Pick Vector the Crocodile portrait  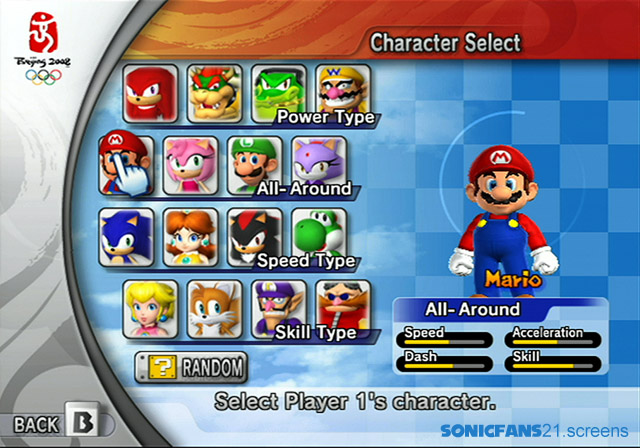(x=280, y=93)
